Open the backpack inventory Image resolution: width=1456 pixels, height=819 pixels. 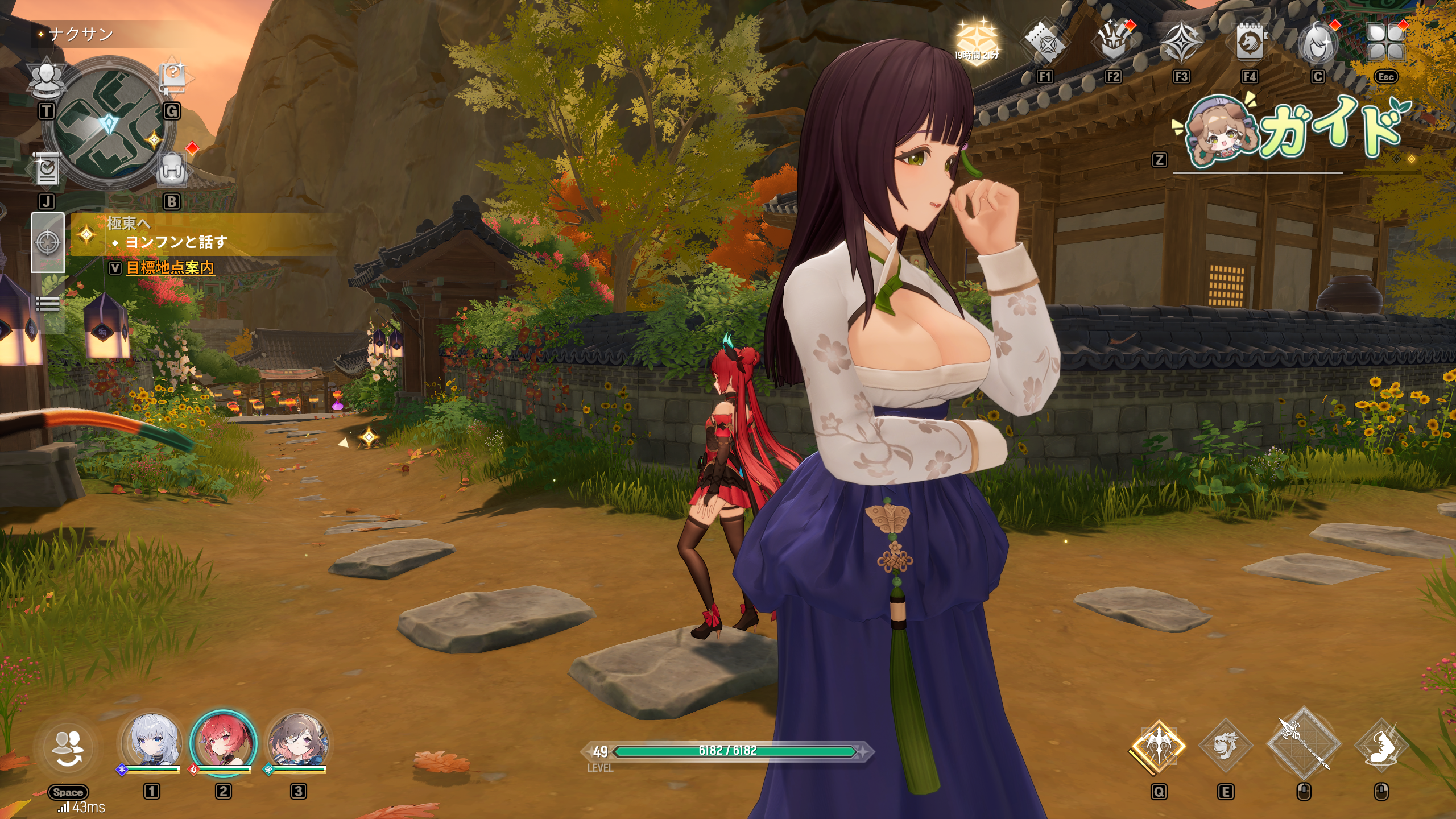pos(172,169)
